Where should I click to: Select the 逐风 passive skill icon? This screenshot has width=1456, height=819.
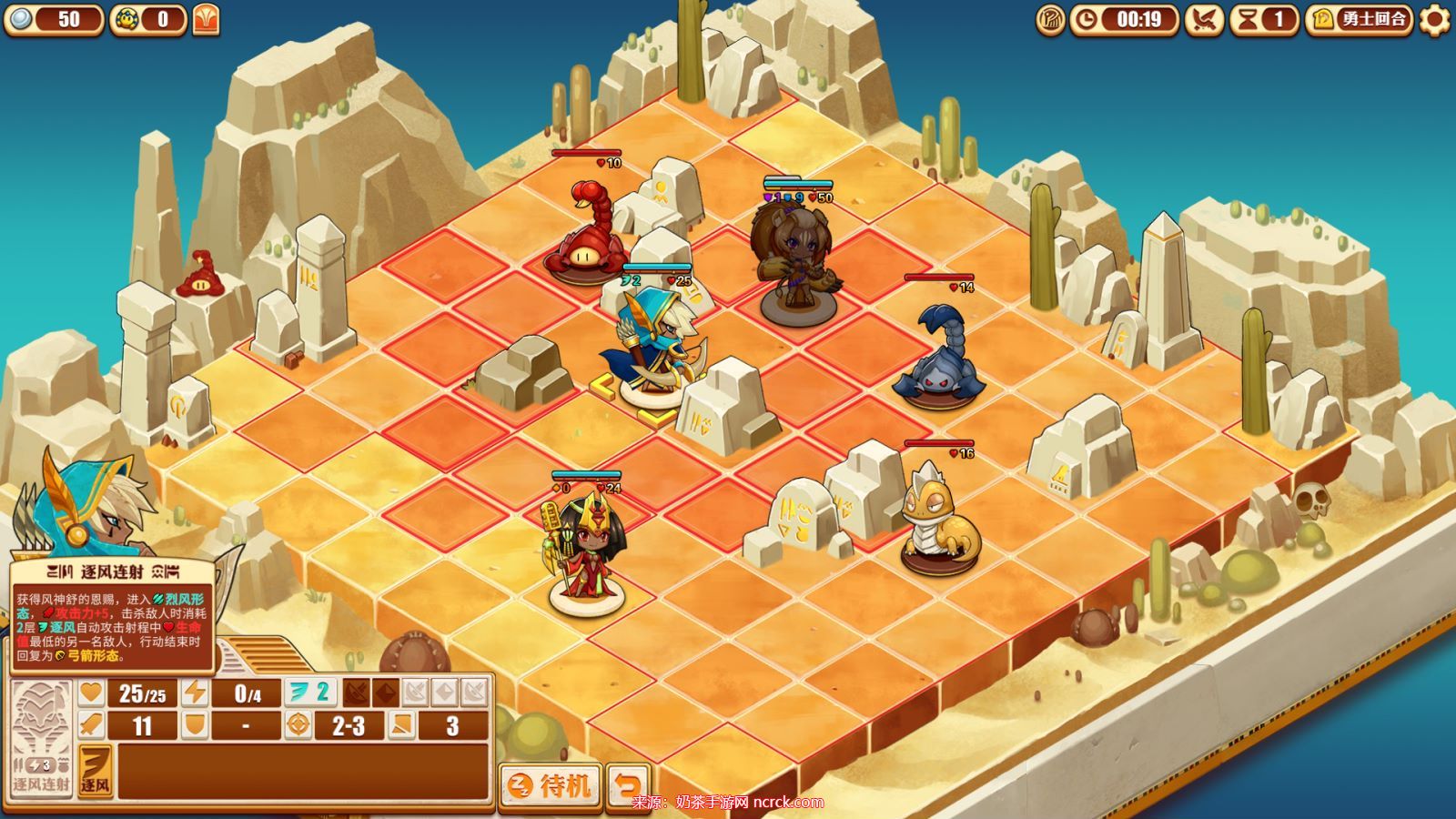[x=95, y=770]
